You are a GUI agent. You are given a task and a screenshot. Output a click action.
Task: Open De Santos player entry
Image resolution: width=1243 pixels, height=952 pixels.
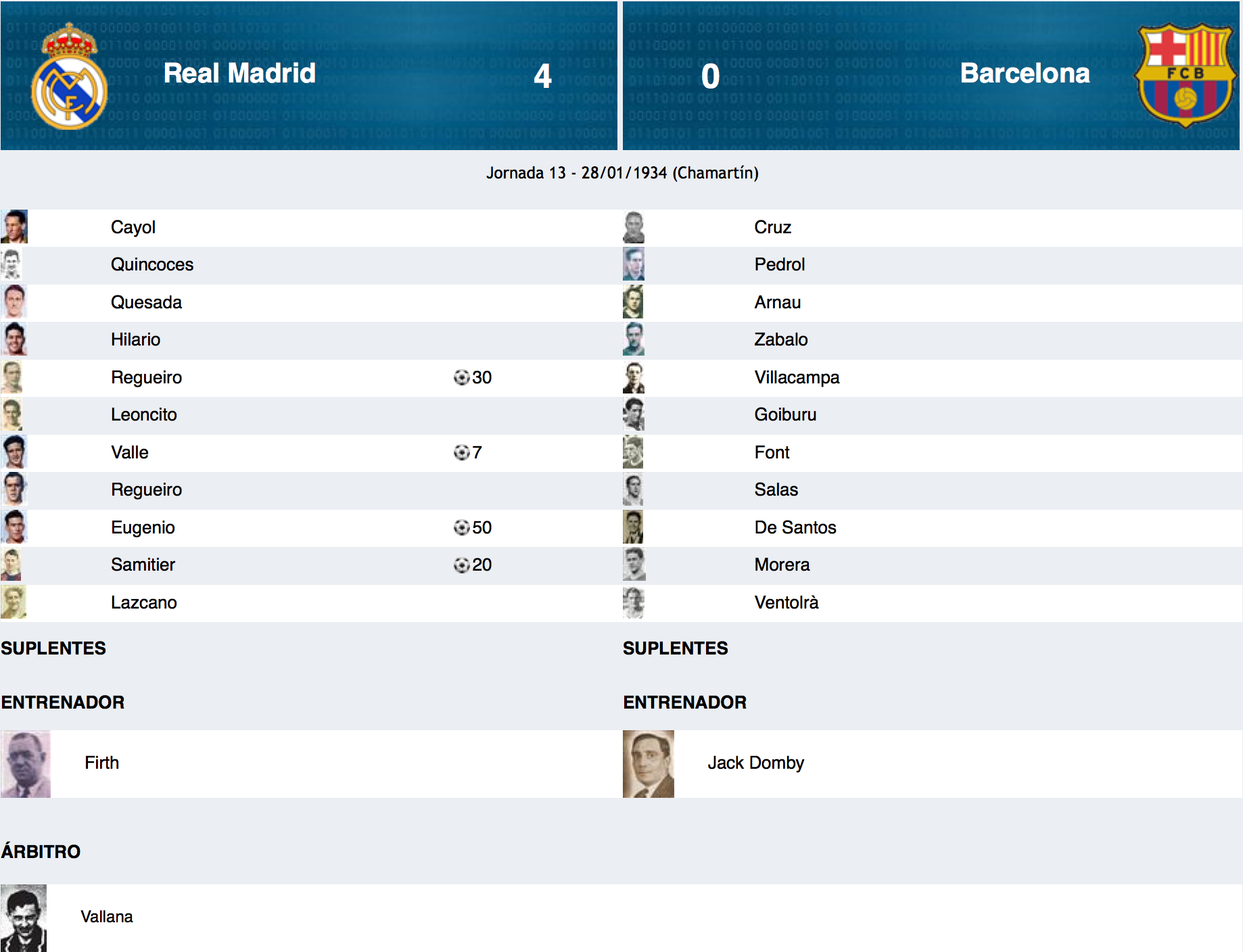point(795,528)
